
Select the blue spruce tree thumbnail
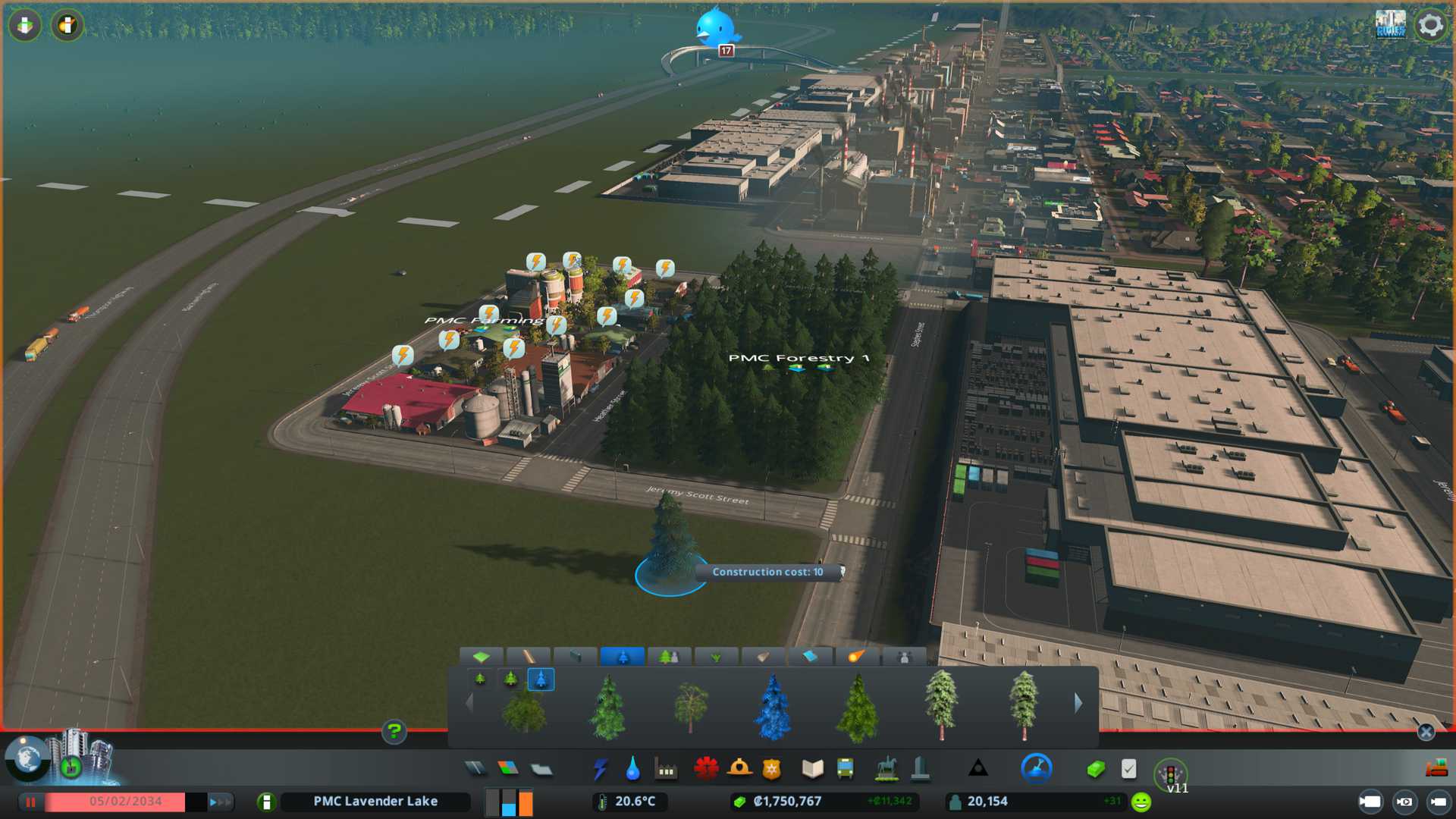773,707
